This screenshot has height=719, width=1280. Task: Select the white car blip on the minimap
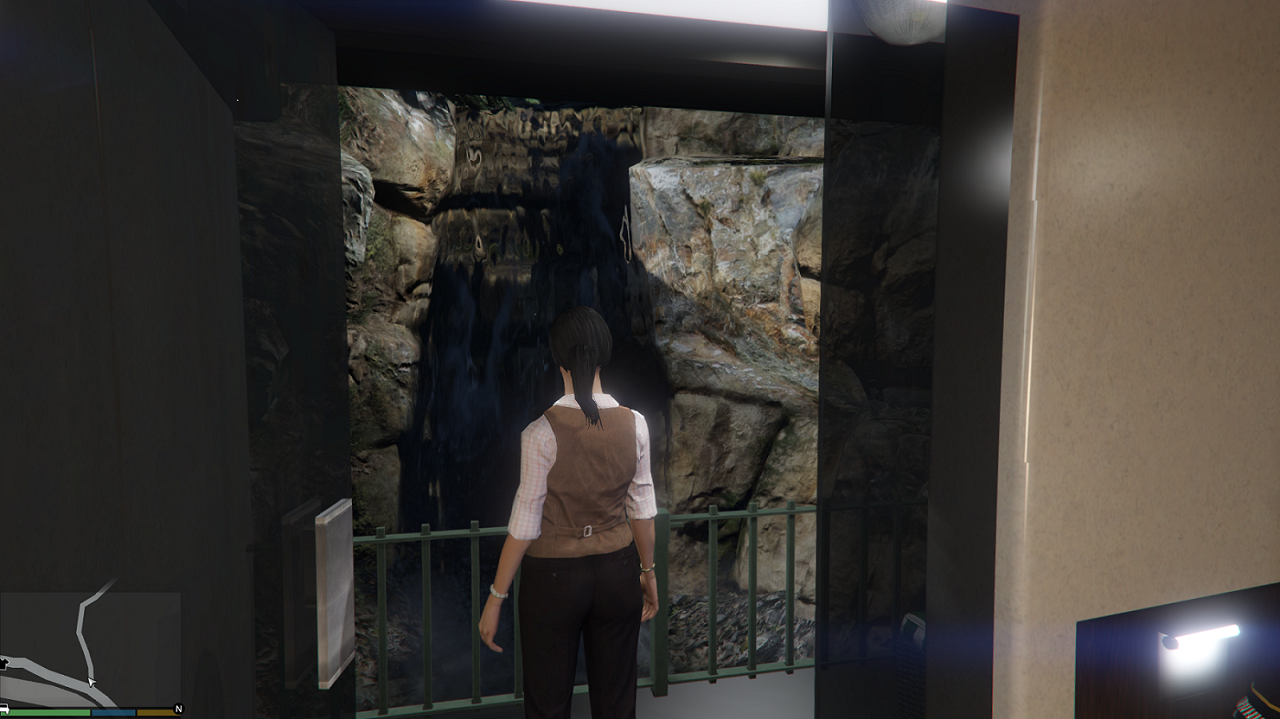(4, 708)
